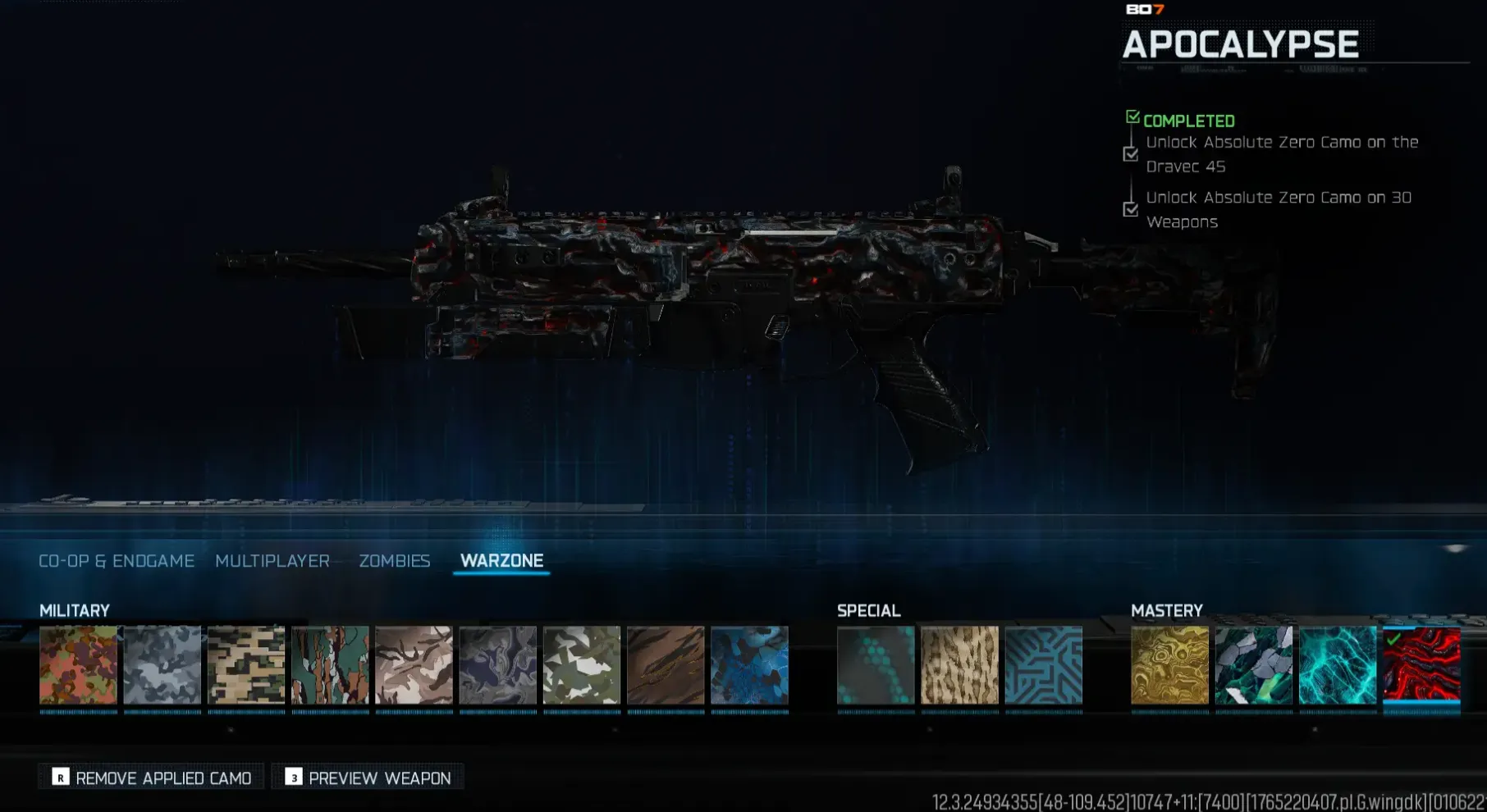Viewport: 1487px width, 812px height.
Task: Toggle the Dravec 45 challenge checkbox
Action: [1132, 154]
